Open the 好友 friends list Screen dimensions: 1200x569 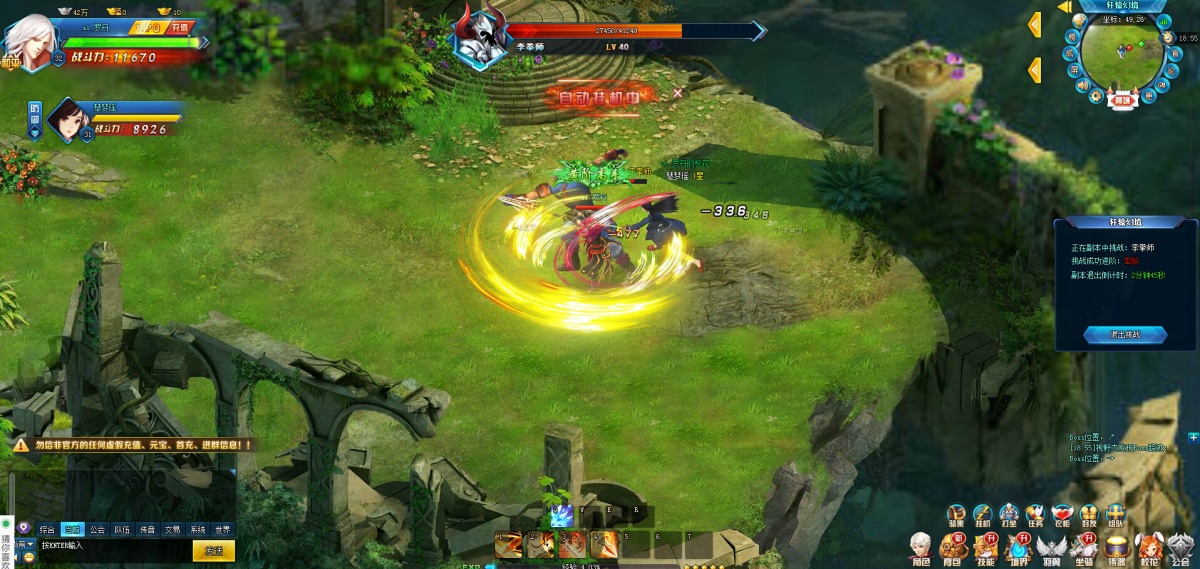pyautogui.click(x=1089, y=515)
